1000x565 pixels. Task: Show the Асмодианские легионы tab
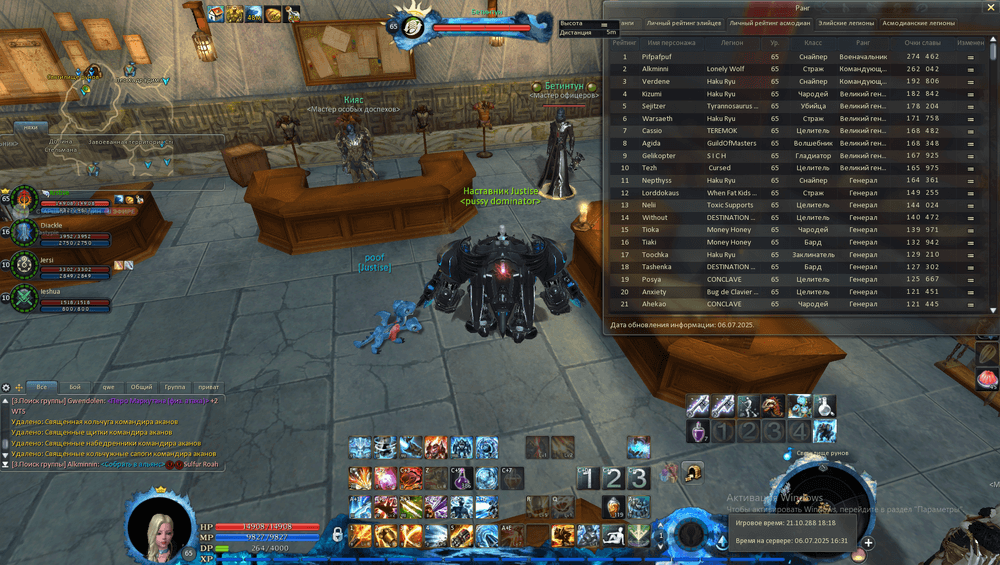tap(917, 22)
